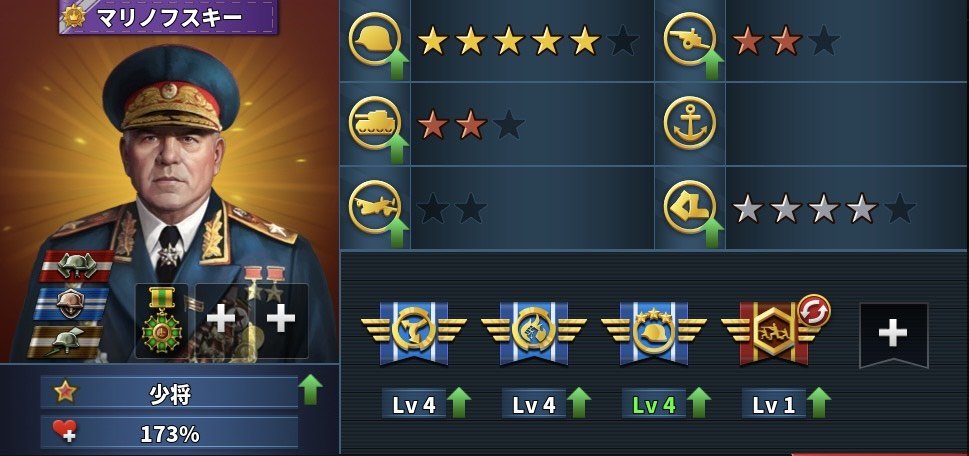969x456 pixels.
Task: Level up the green Lv 4 skill
Action: point(698,403)
